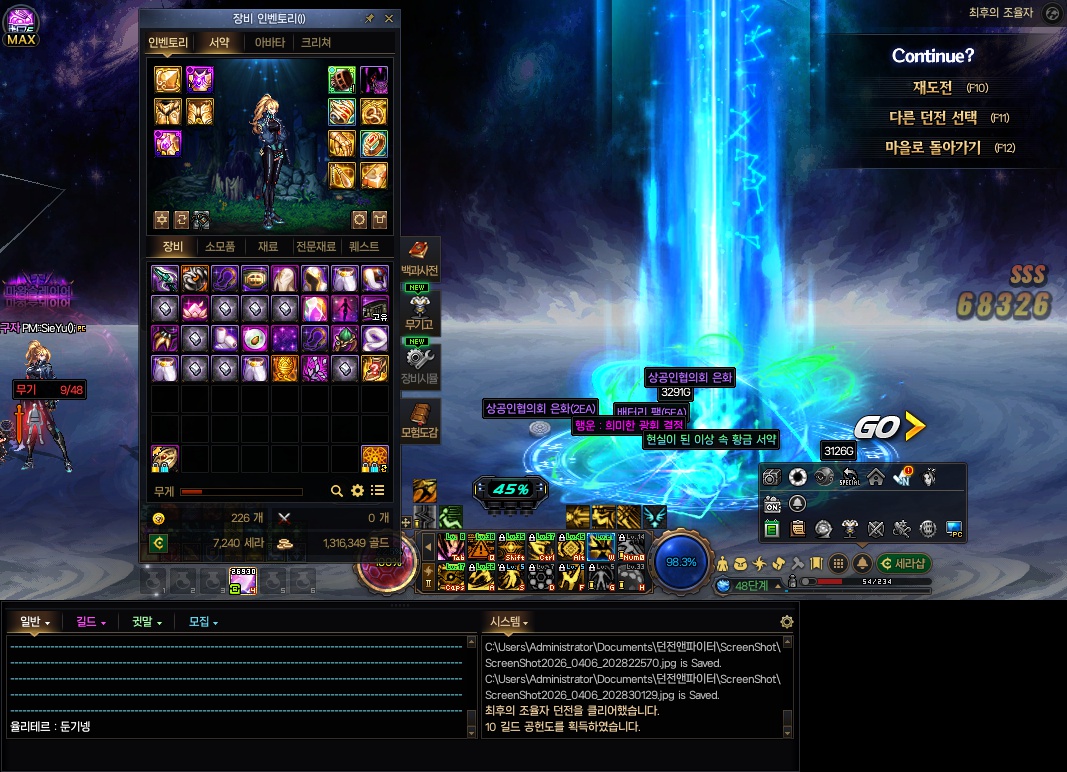Open the 시스템 chat channel dropdown

click(x=509, y=622)
